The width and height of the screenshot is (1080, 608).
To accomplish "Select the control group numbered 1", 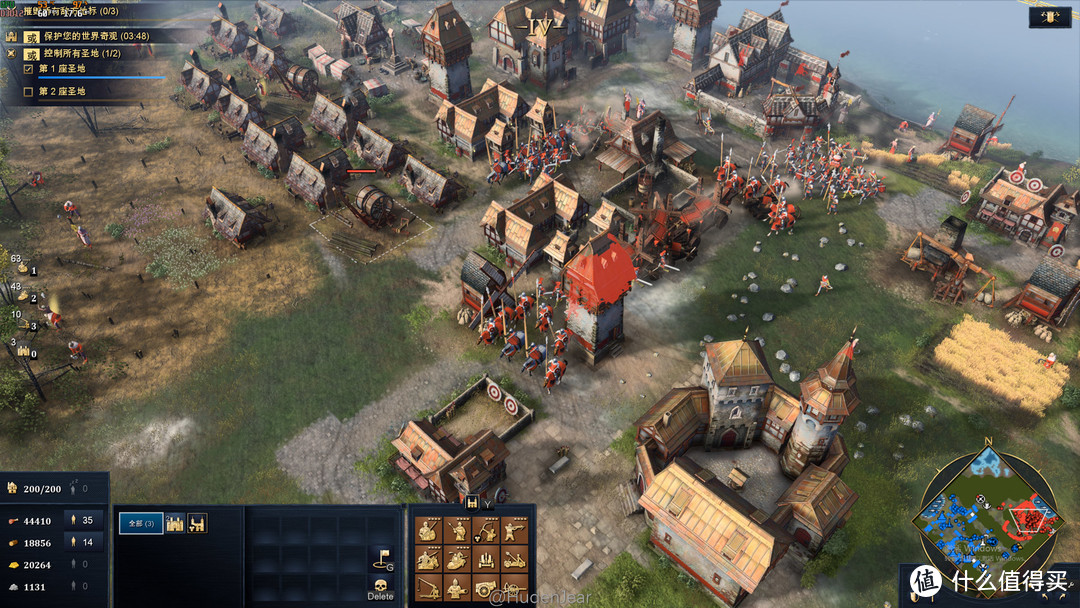I will pos(22,269).
